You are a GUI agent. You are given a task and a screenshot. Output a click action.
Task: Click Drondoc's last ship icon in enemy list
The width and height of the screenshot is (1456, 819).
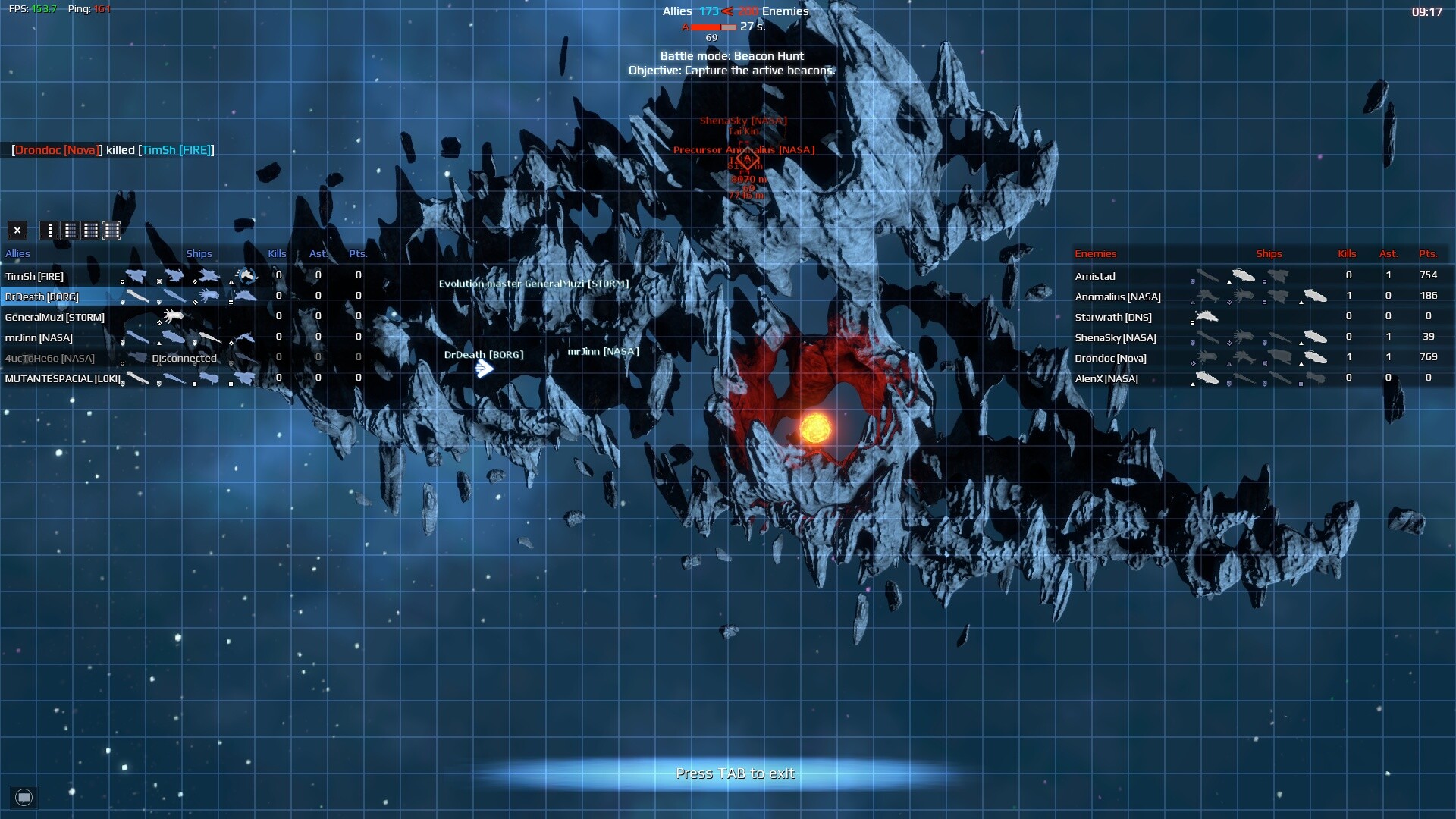coord(1313,357)
